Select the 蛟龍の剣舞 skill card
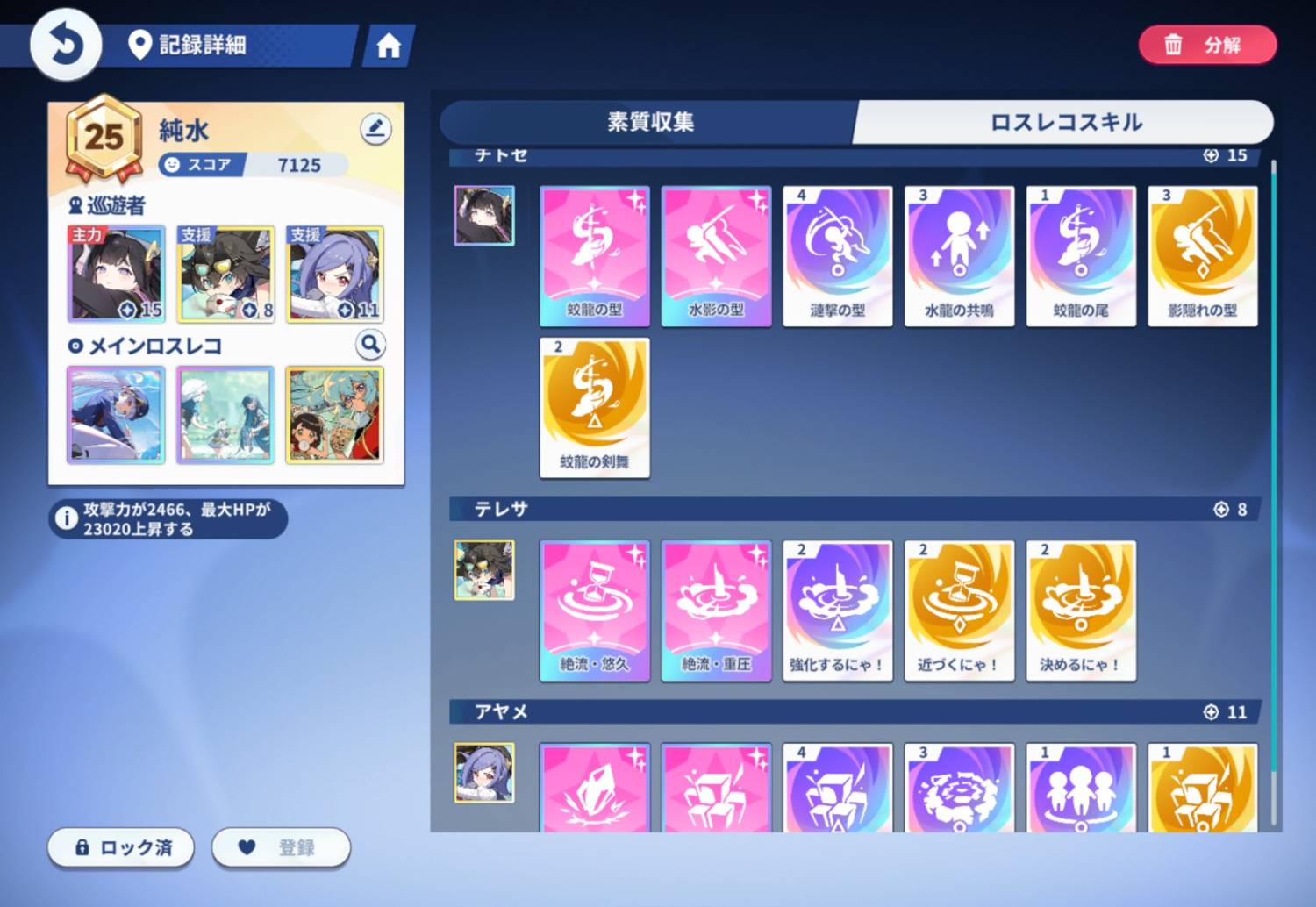This screenshot has height=907, width=1316. 594,406
